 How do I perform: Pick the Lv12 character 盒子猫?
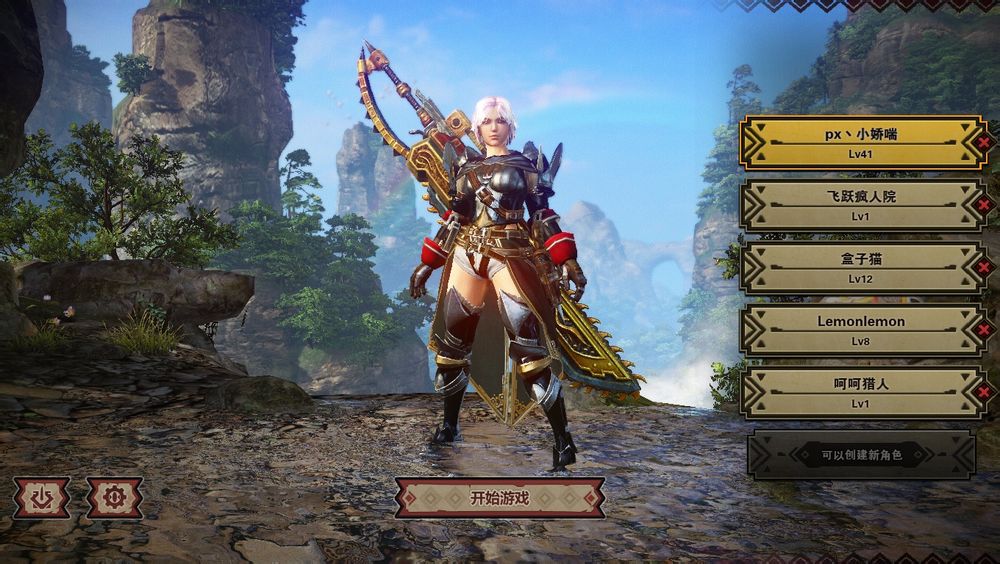(x=861, y=267)
